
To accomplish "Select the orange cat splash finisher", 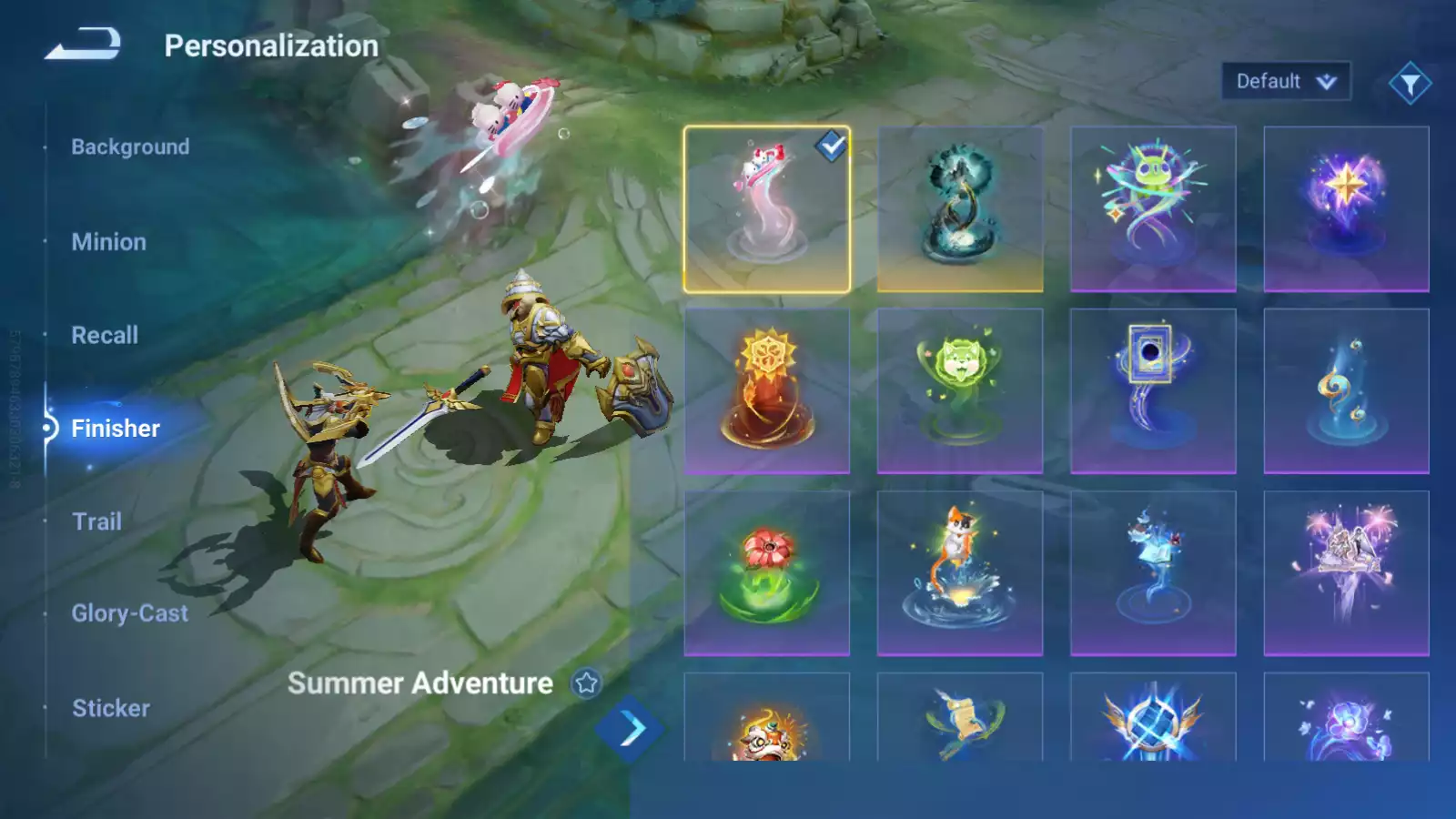I will [959, 573].
